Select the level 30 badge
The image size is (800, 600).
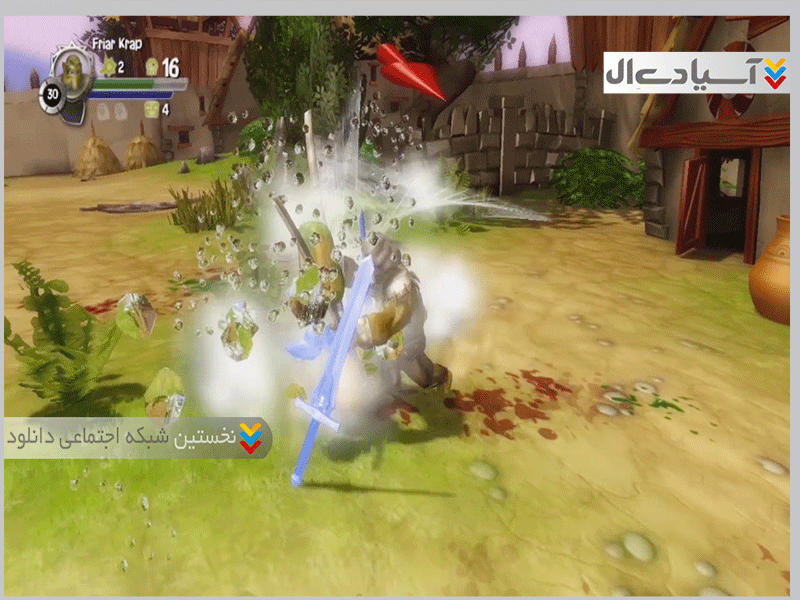51,97
